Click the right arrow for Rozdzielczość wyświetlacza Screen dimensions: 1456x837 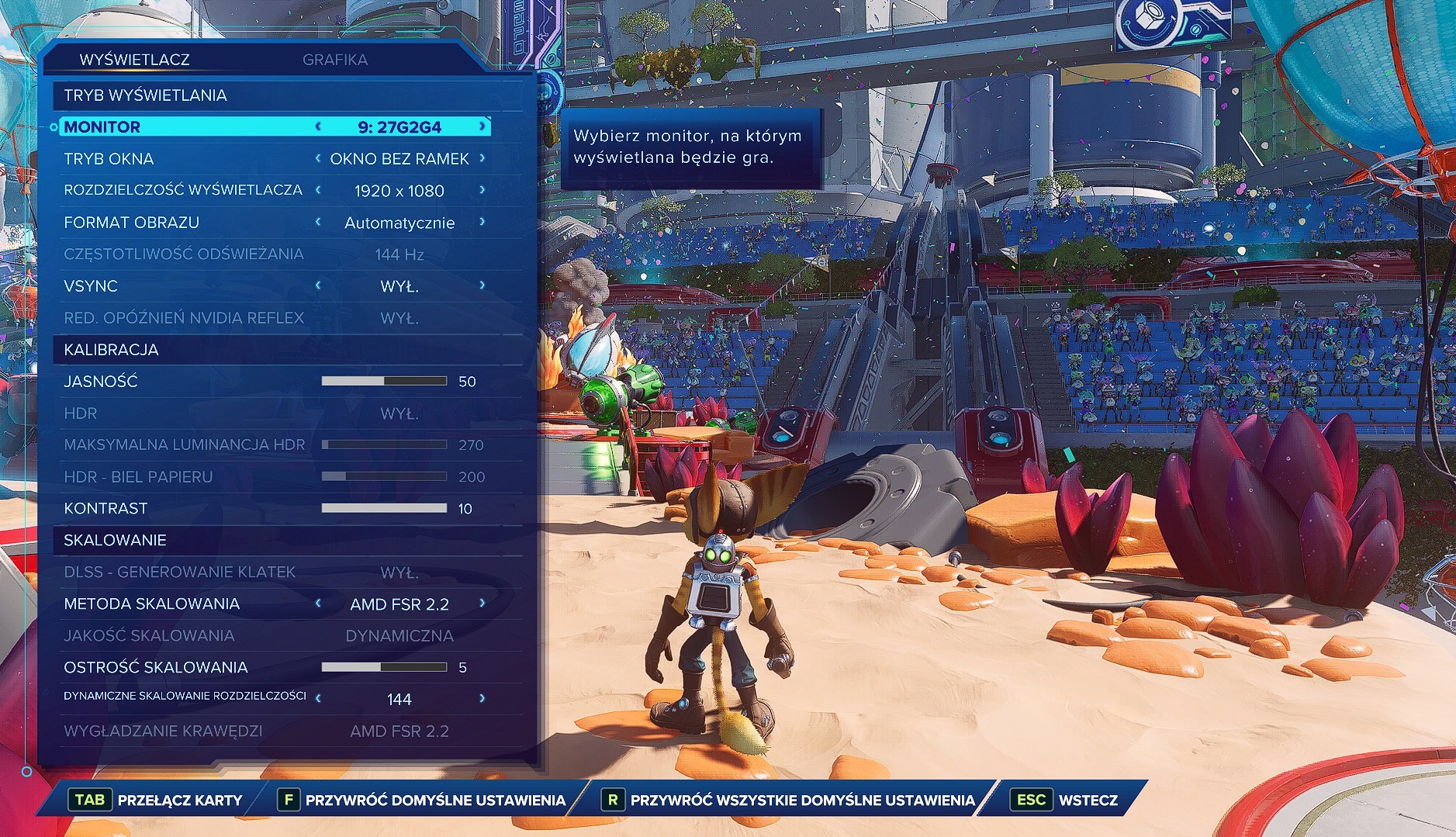pos(482,190)
